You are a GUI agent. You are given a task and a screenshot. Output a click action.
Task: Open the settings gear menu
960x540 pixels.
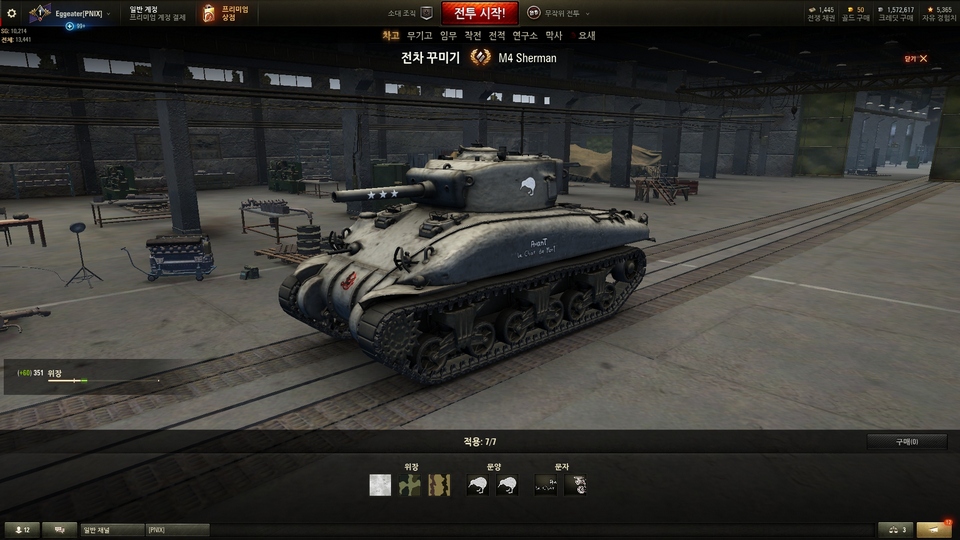pyautogui.click(x=12, y=13)
